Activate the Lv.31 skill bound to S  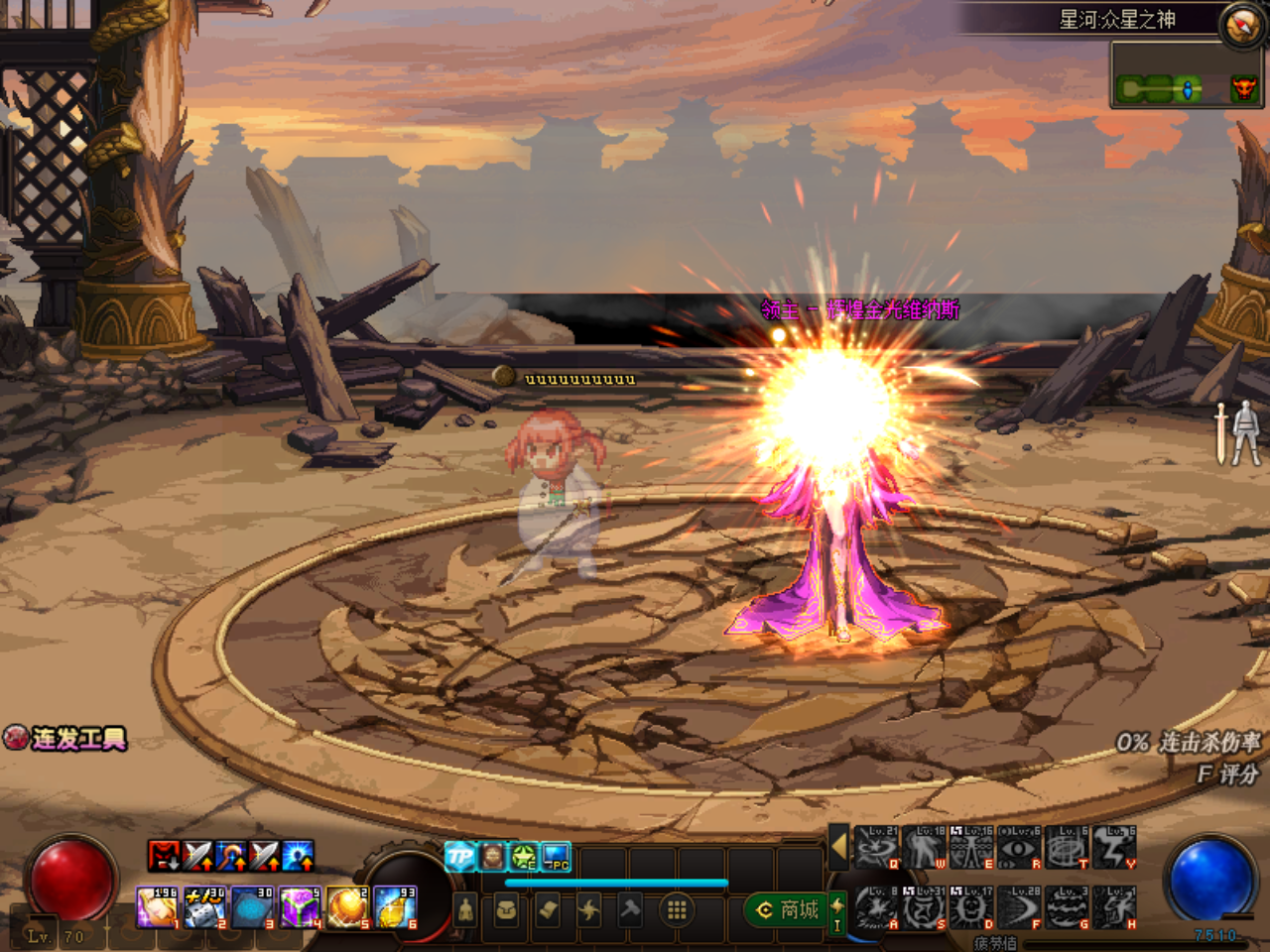pyautogui.click(x=924, y=907)
